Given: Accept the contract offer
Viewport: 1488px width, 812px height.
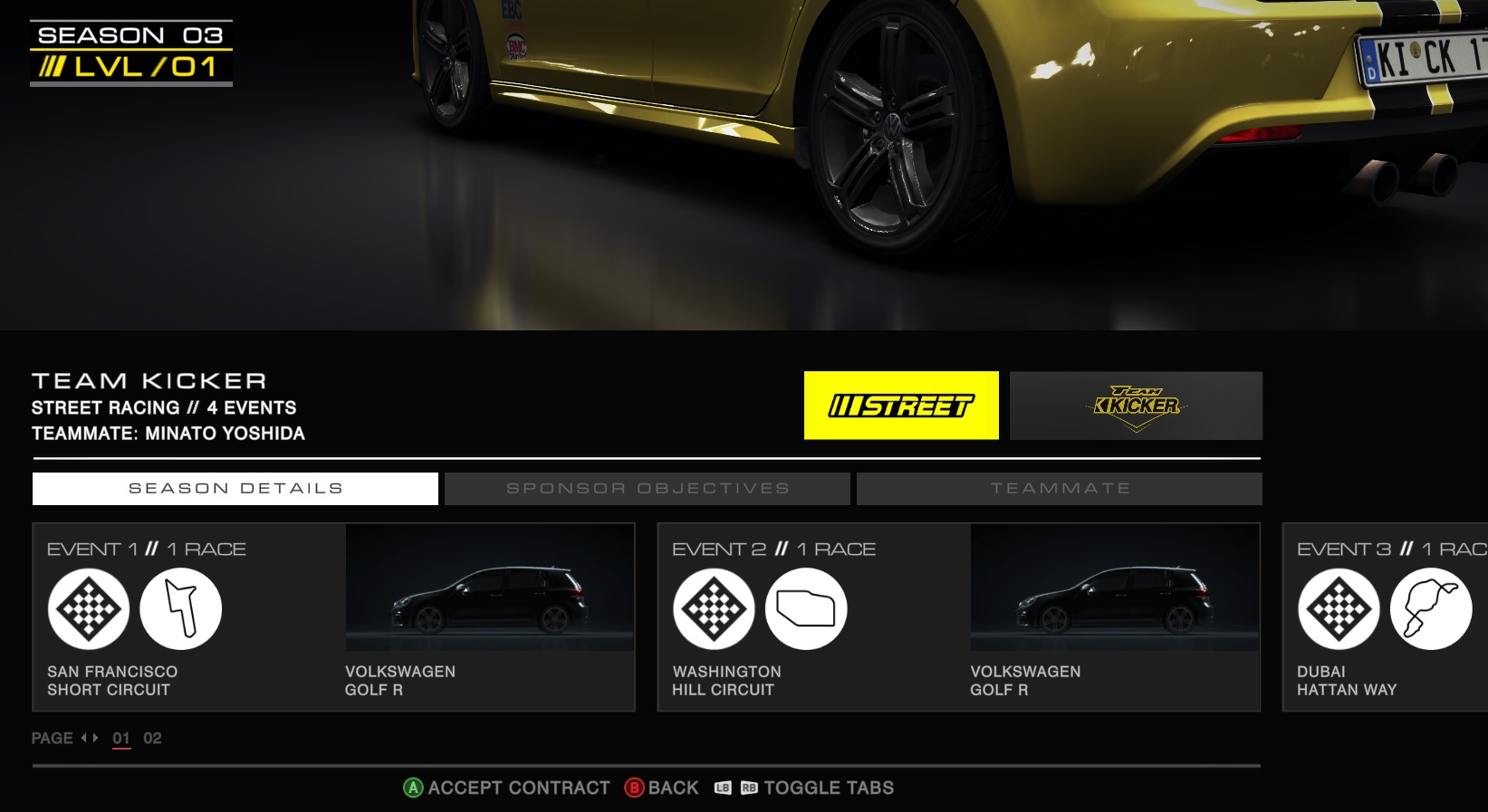Looking at the screenshot, I should click(x=506, y=788).
